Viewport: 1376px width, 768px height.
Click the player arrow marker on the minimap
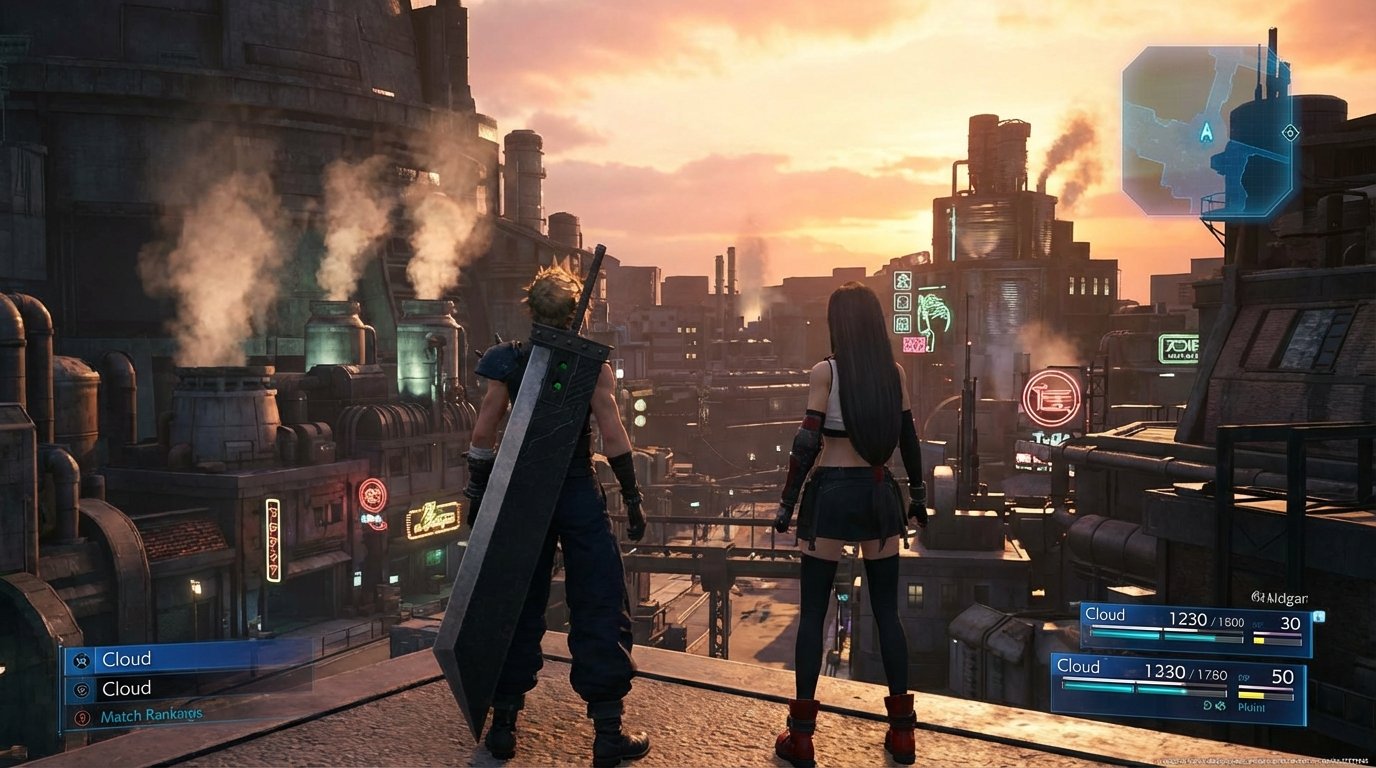pos(1207,132)
